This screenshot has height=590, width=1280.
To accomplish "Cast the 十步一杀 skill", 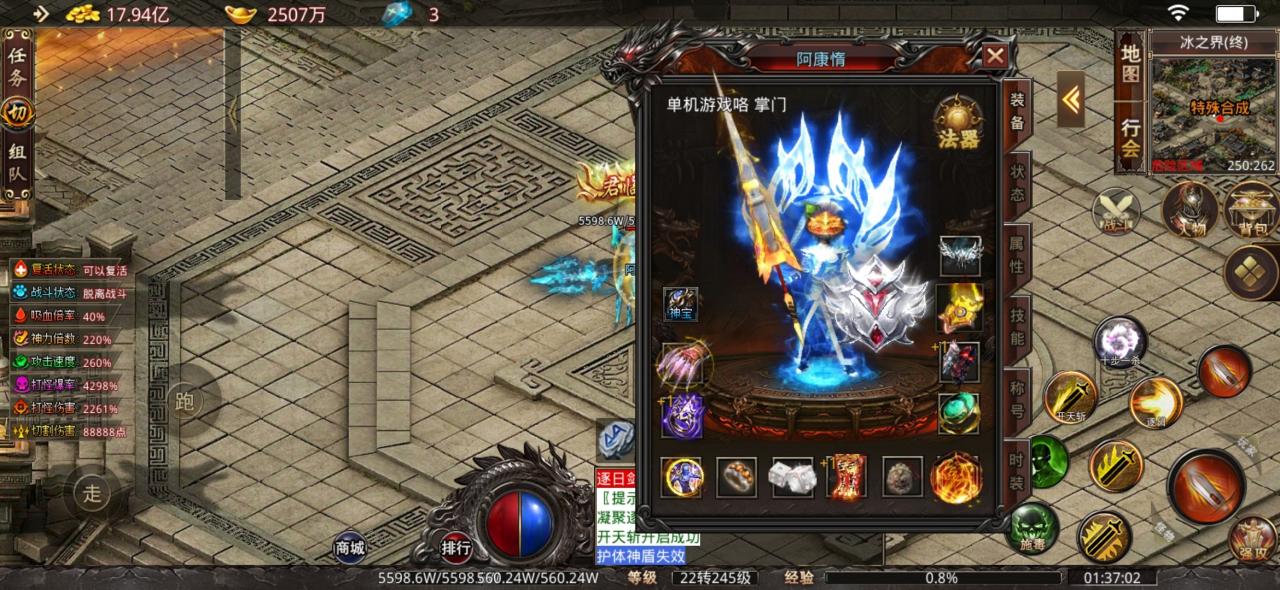I will (x=1120, y=342).
